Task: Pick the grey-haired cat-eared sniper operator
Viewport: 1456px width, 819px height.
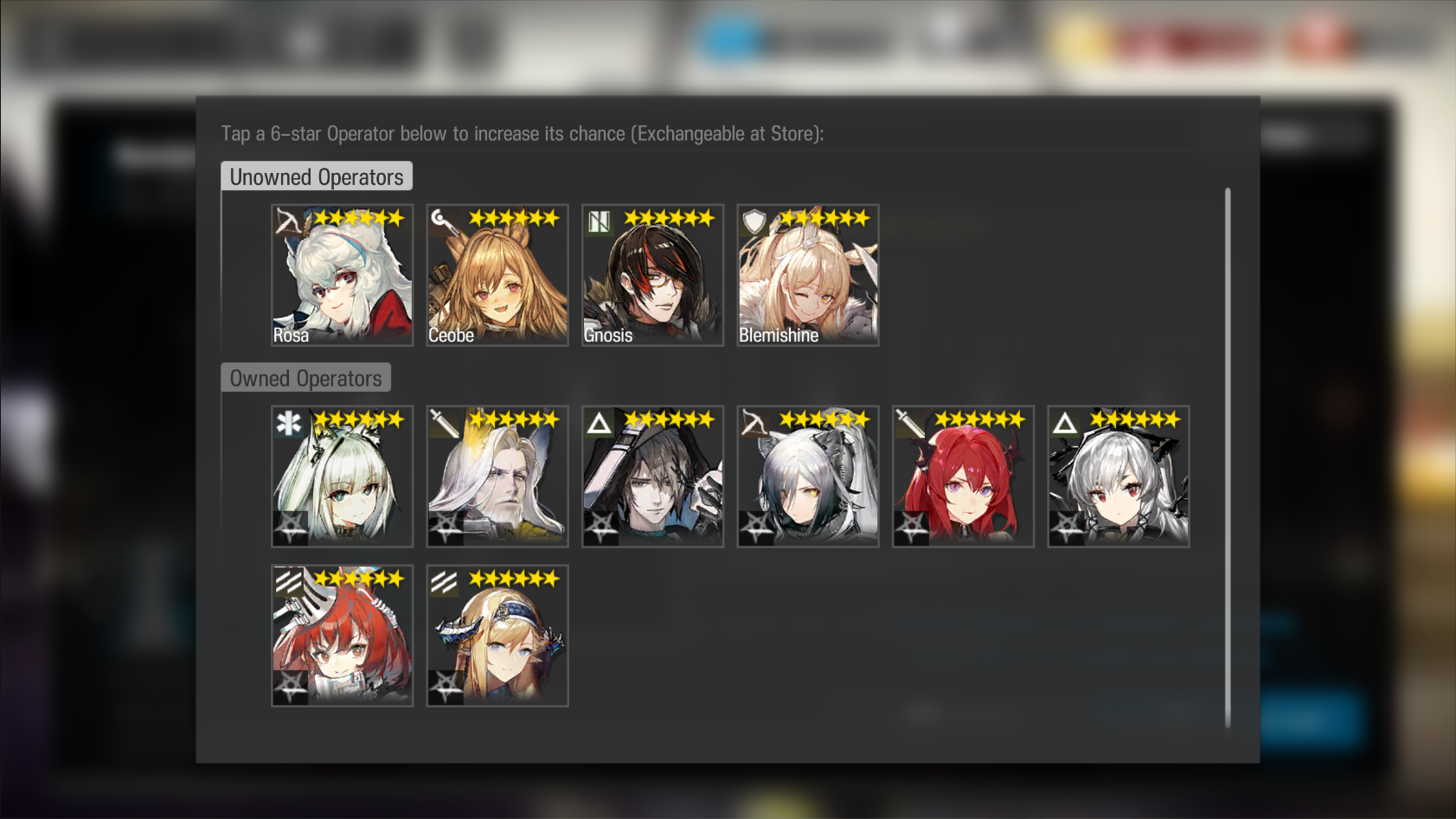Action: (808, 477)
